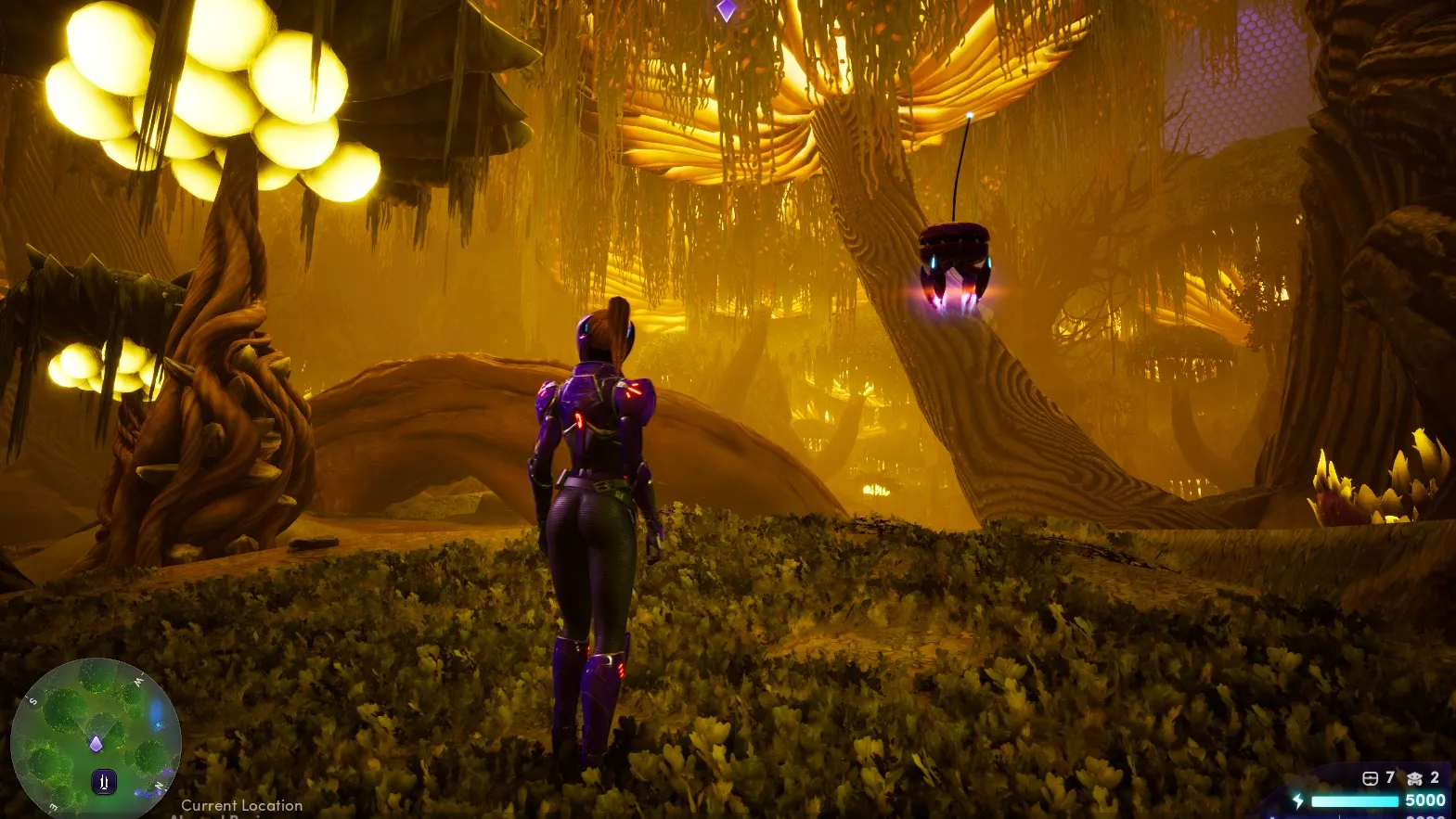Click the cyan energy progress bar
The height and width of the screenshot is (819, 1456).
coord(1355,801)
